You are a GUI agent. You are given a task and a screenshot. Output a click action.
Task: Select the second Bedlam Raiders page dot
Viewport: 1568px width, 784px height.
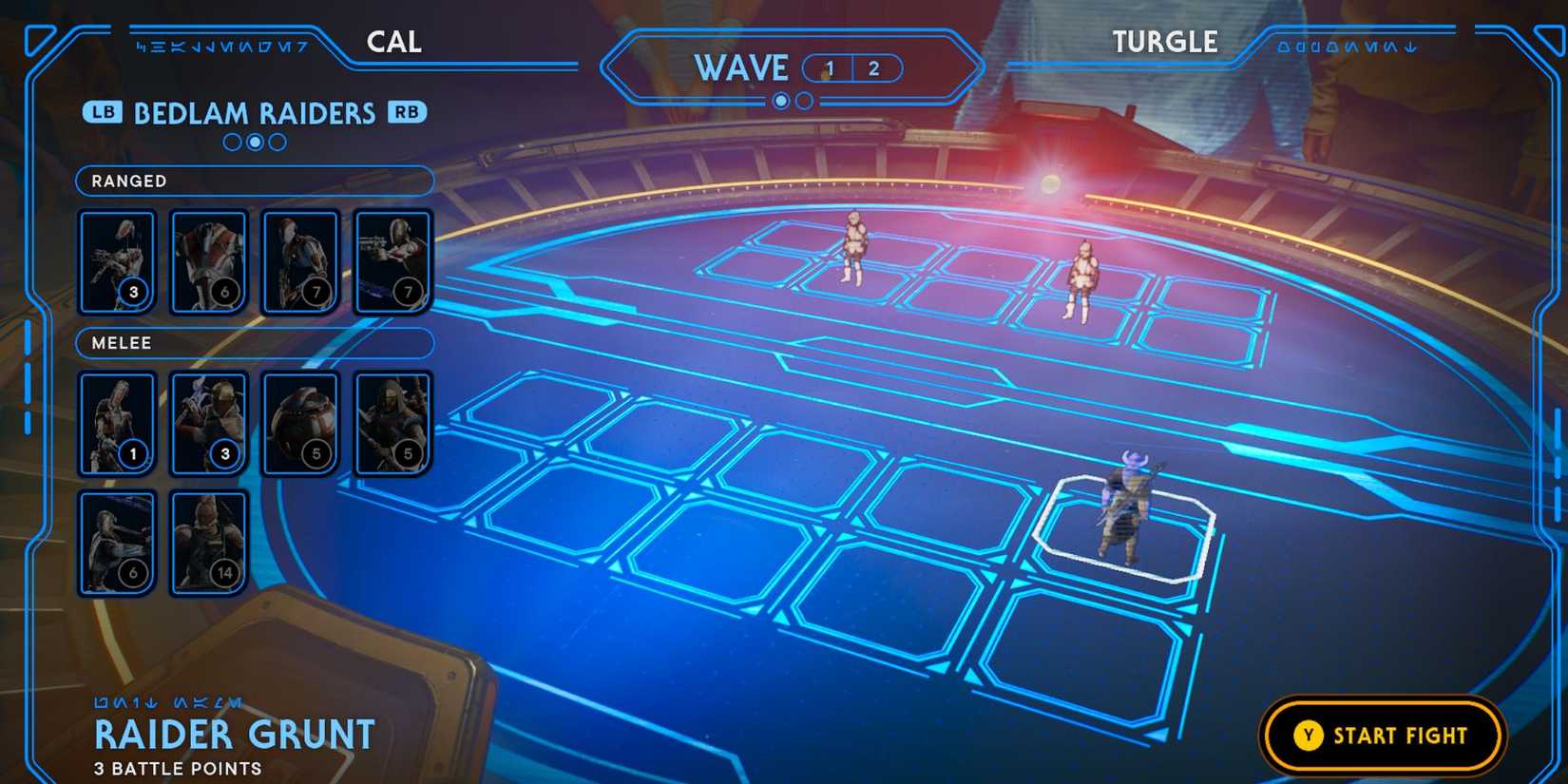(x=253, y=142)
